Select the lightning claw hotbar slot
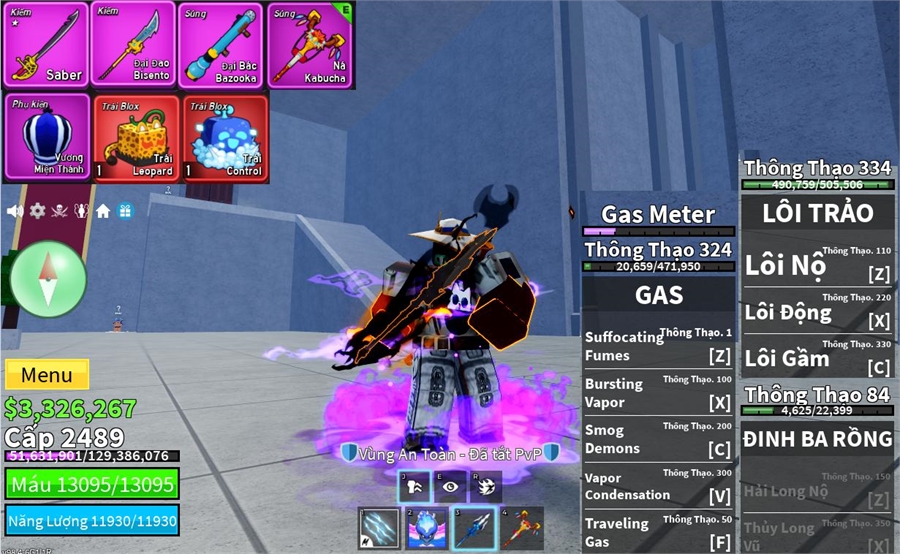Screen dimensions: 900x554 379,528
